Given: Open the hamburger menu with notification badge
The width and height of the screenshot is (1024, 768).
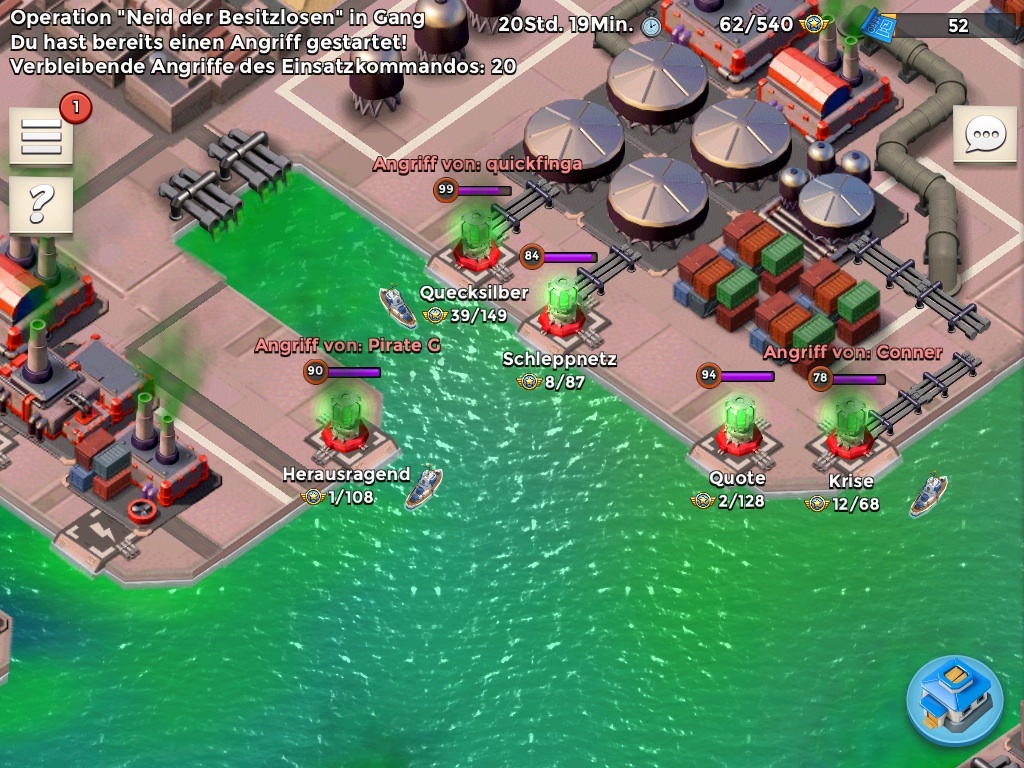Looking at the screenshot, I should click(41, 136).
